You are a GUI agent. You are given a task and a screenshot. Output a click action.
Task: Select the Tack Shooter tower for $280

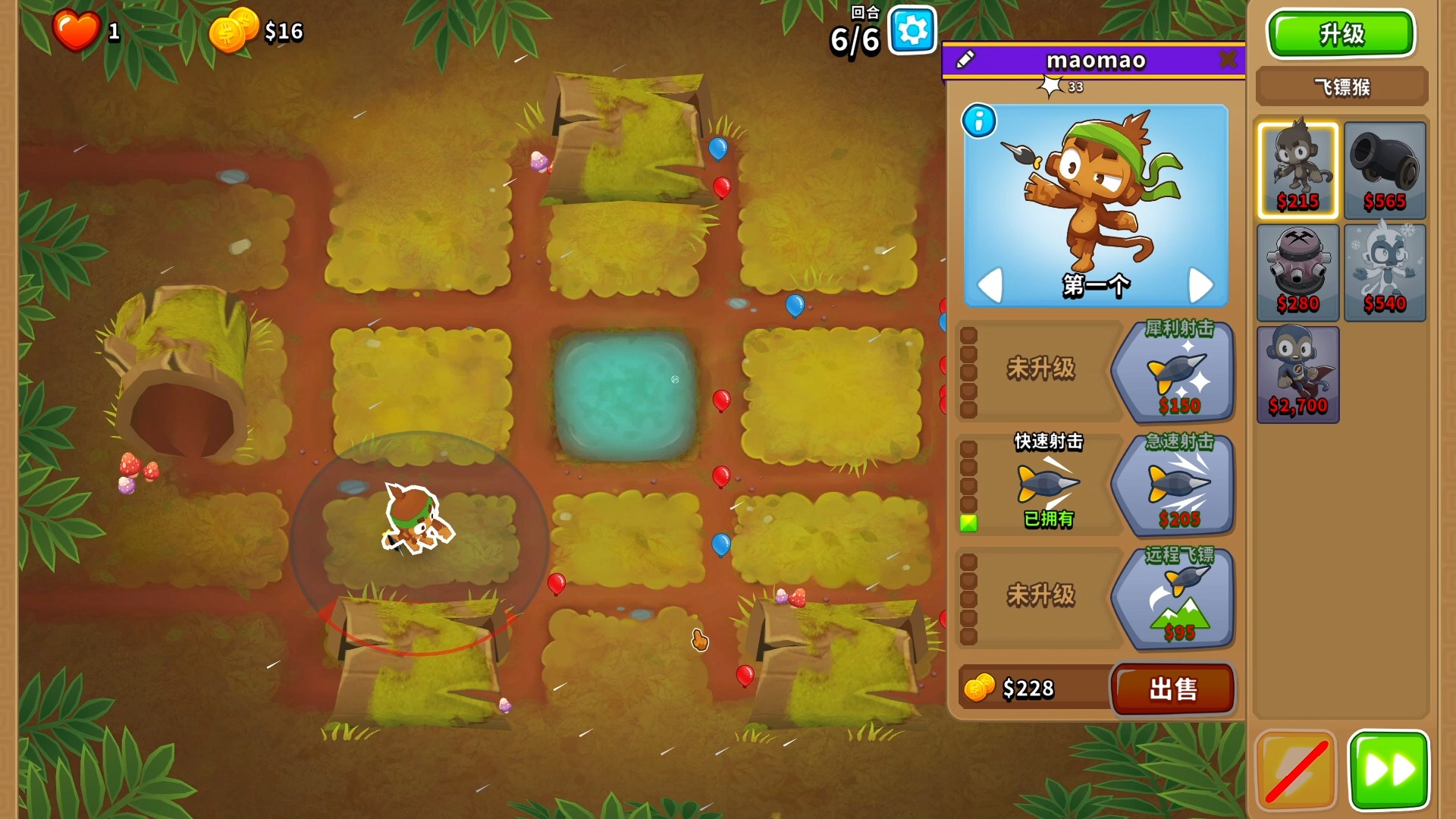coord(1298,273)
